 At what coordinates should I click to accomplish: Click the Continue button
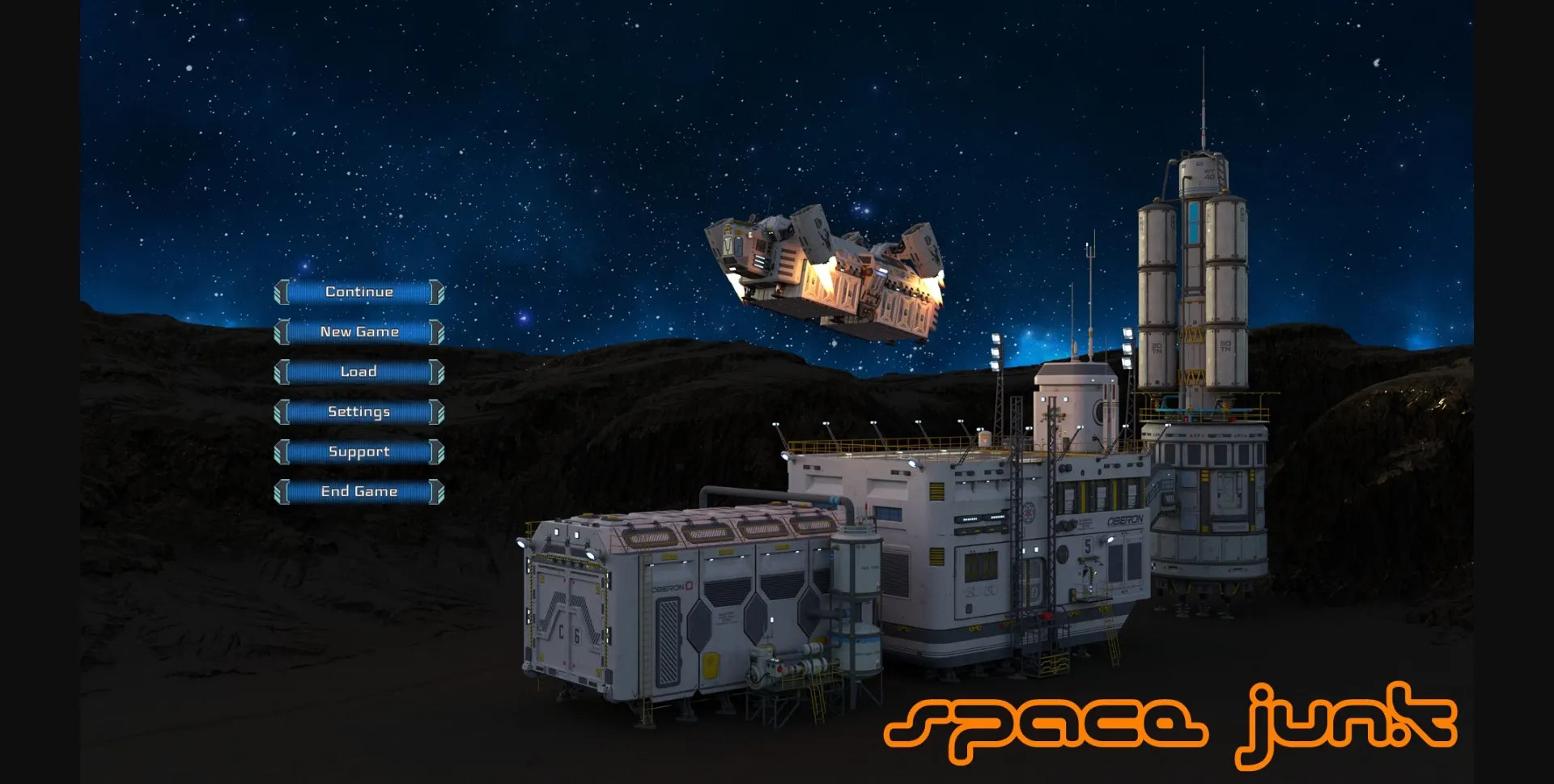pyautogui.click(x=359, y=291)
